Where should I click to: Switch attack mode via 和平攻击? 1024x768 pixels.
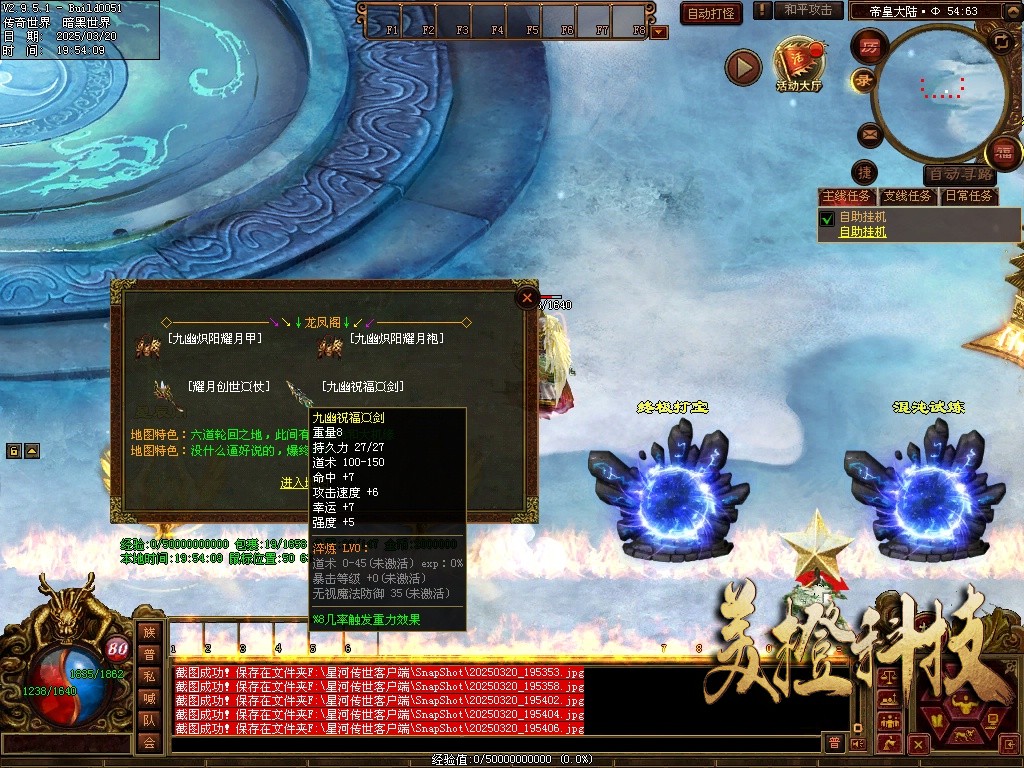coord(808,10)
